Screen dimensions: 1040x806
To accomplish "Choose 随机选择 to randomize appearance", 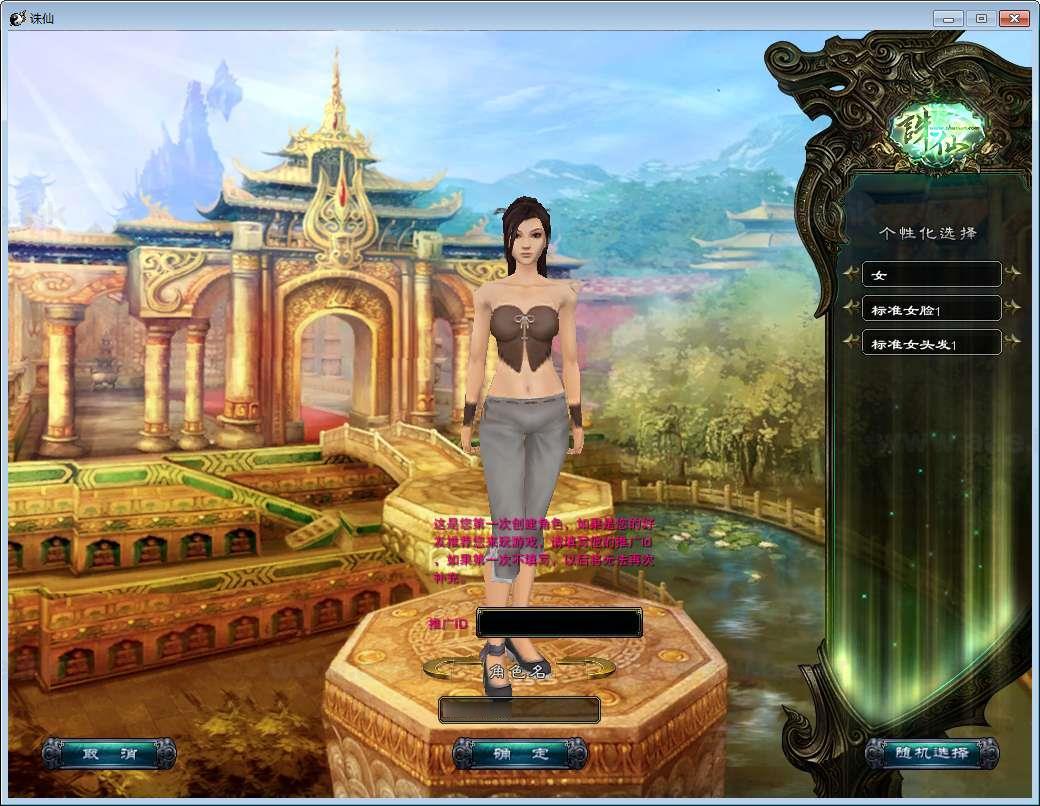I will pos(932,754).
